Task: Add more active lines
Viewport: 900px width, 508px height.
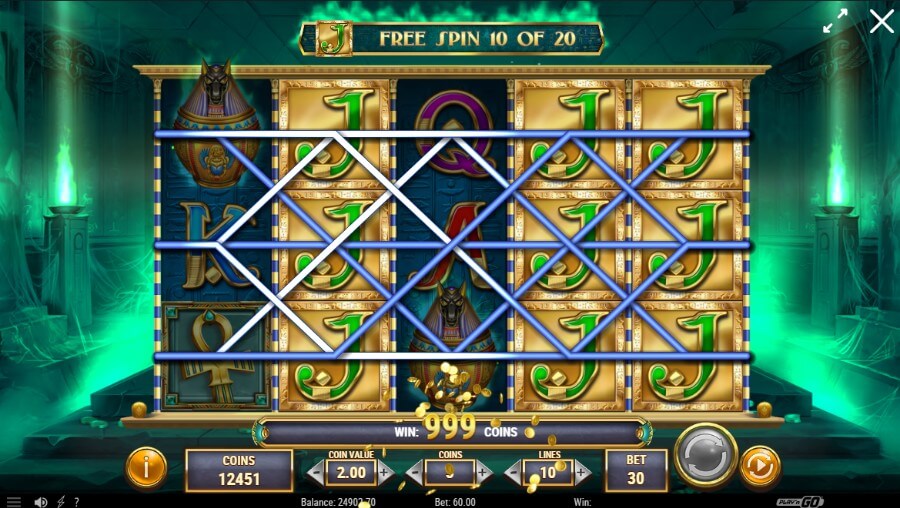Action: (x=582, y=472)
